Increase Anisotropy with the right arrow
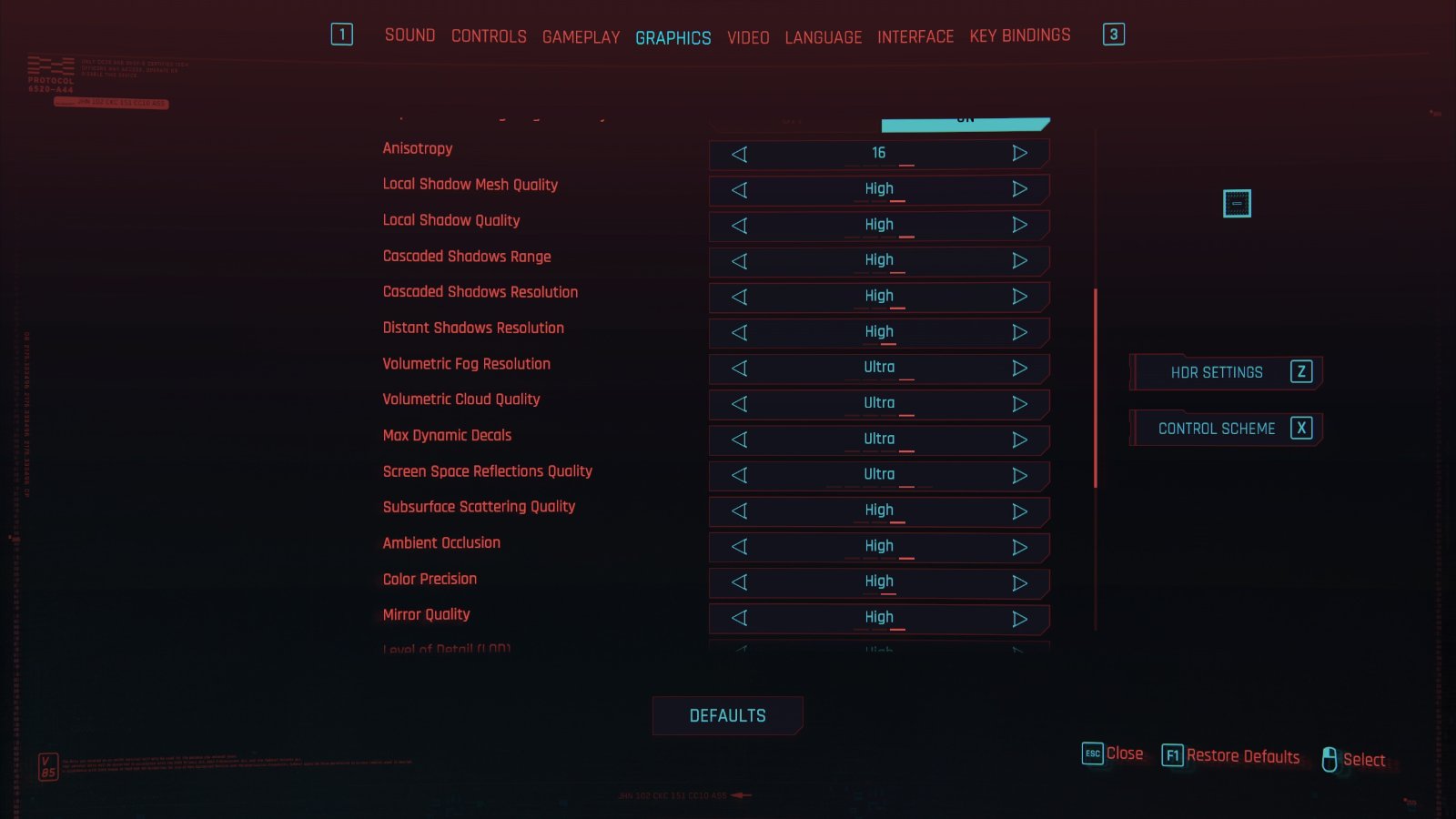Viewport: 1456px width, 819px height. click(x=1019, y=154)
